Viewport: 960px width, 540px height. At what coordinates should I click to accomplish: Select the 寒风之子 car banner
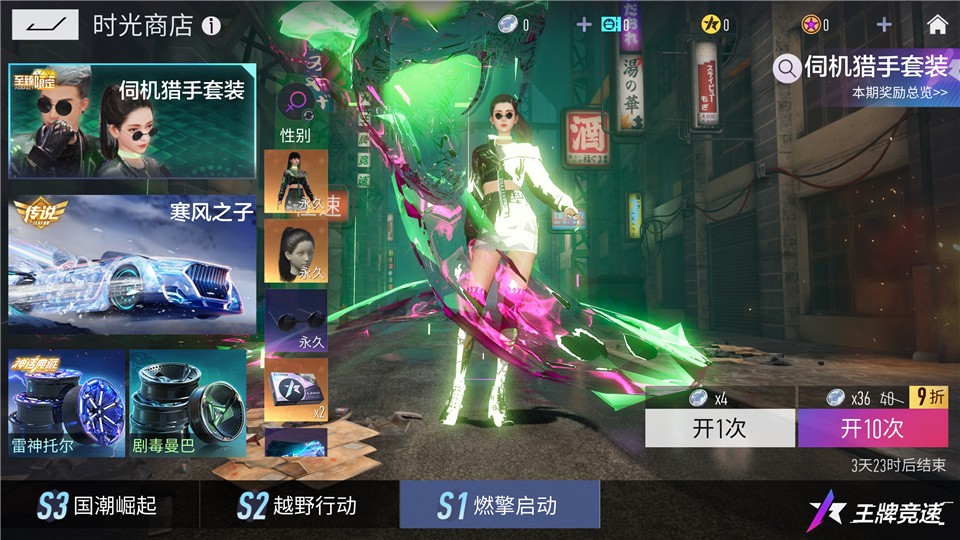click(x=132, y=266)
